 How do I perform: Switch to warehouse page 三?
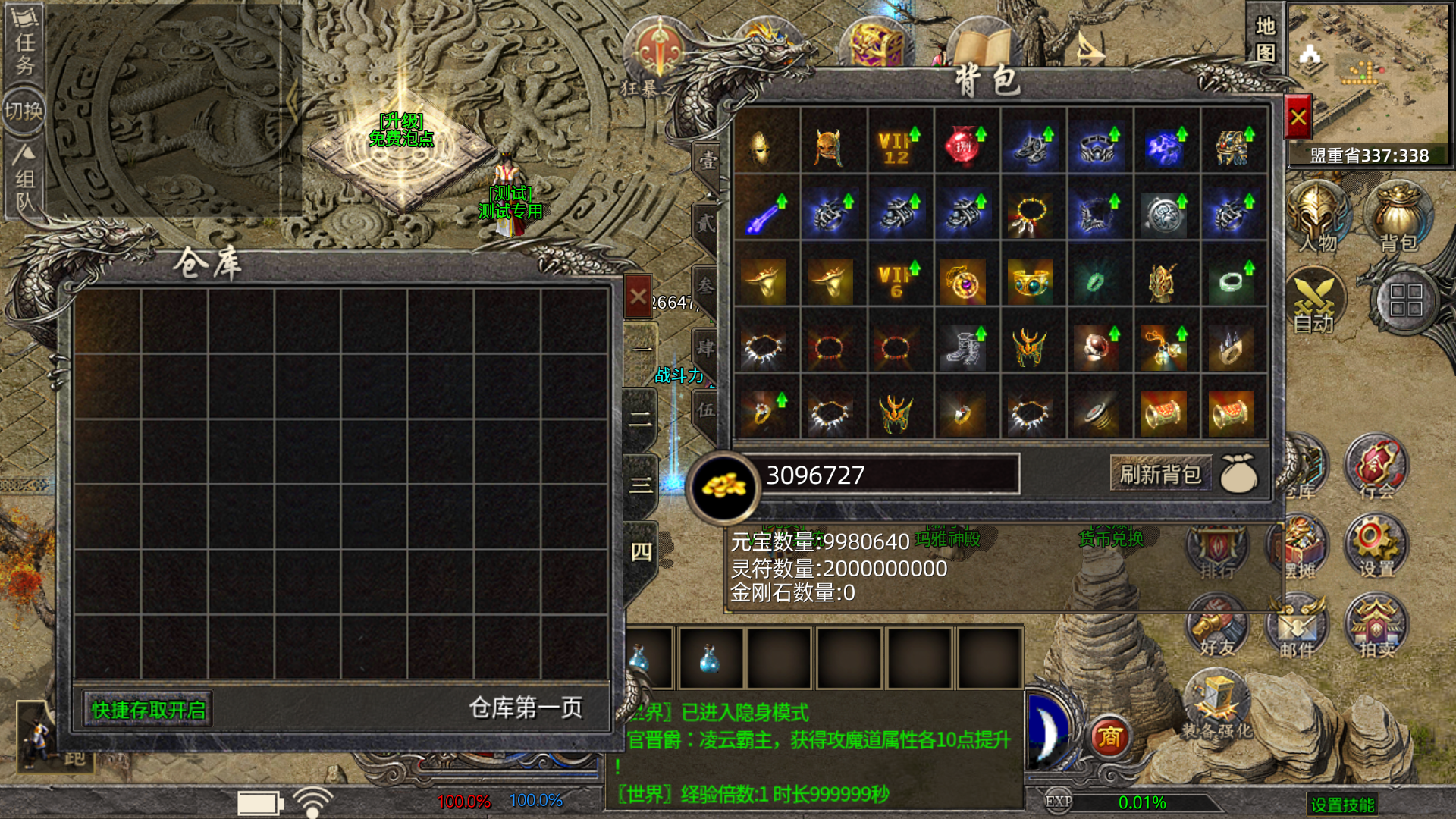641,485
